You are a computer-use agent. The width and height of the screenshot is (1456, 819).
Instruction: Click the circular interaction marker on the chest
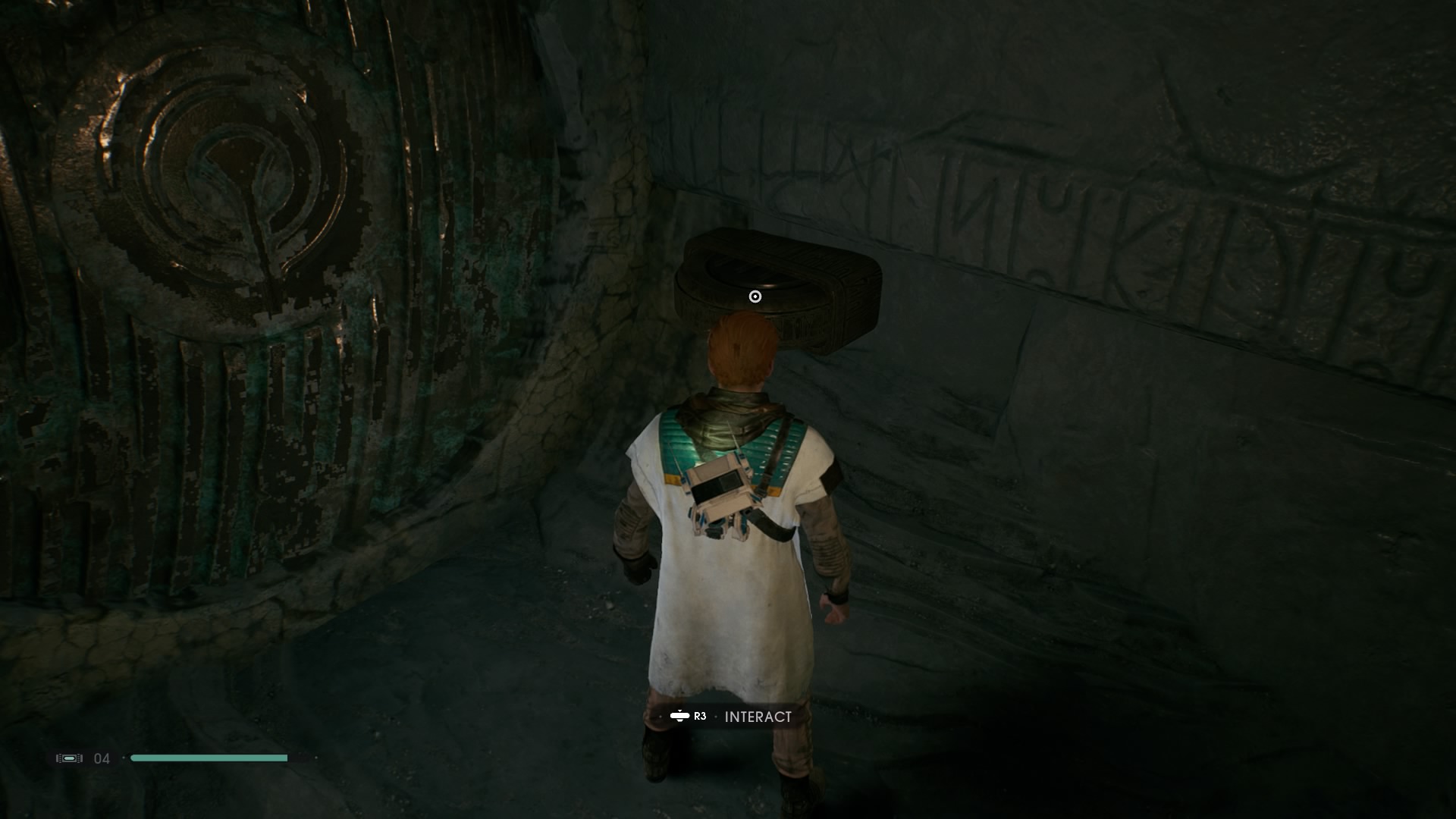[755, 297]
